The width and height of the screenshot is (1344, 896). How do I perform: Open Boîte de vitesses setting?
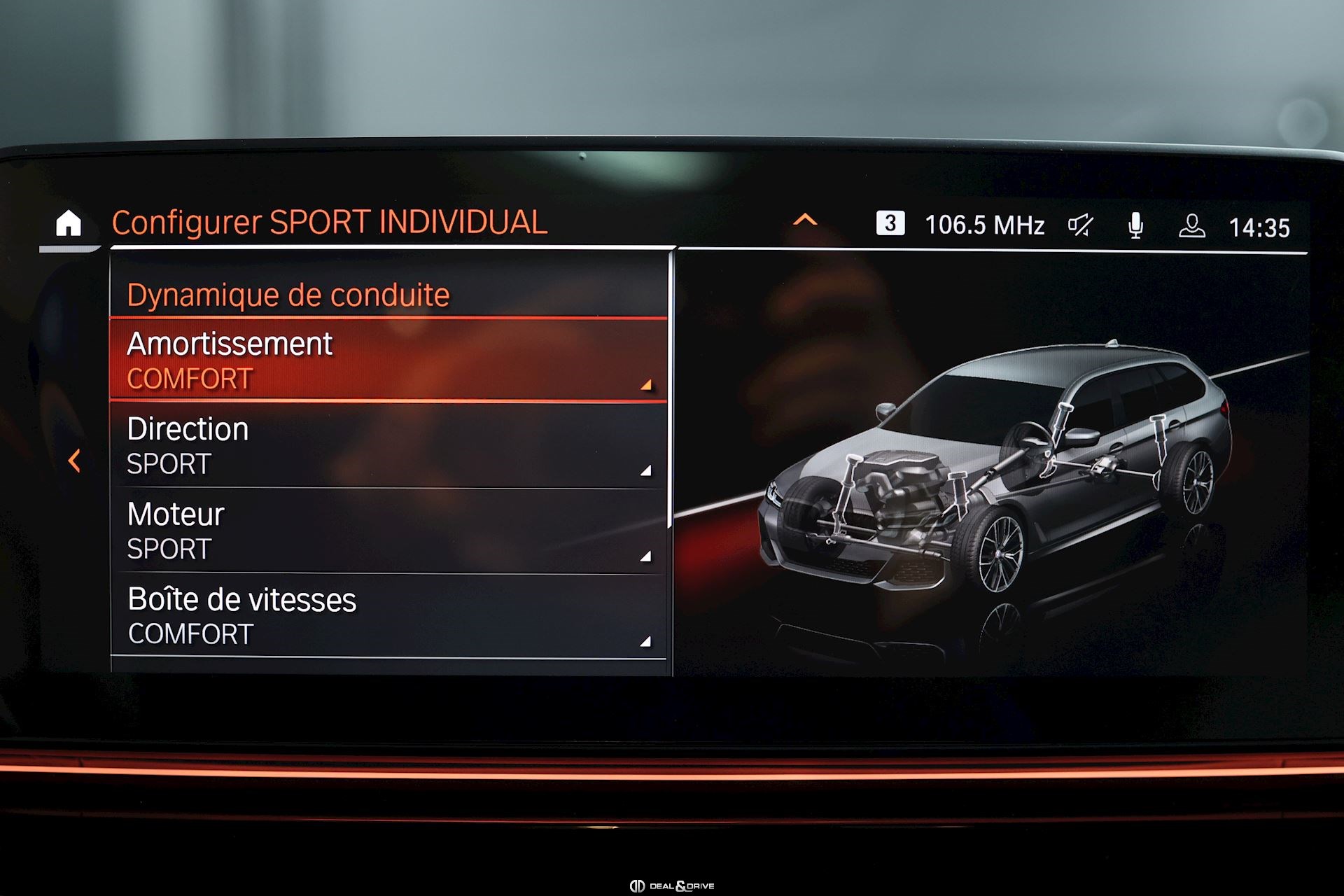point(388,616)
